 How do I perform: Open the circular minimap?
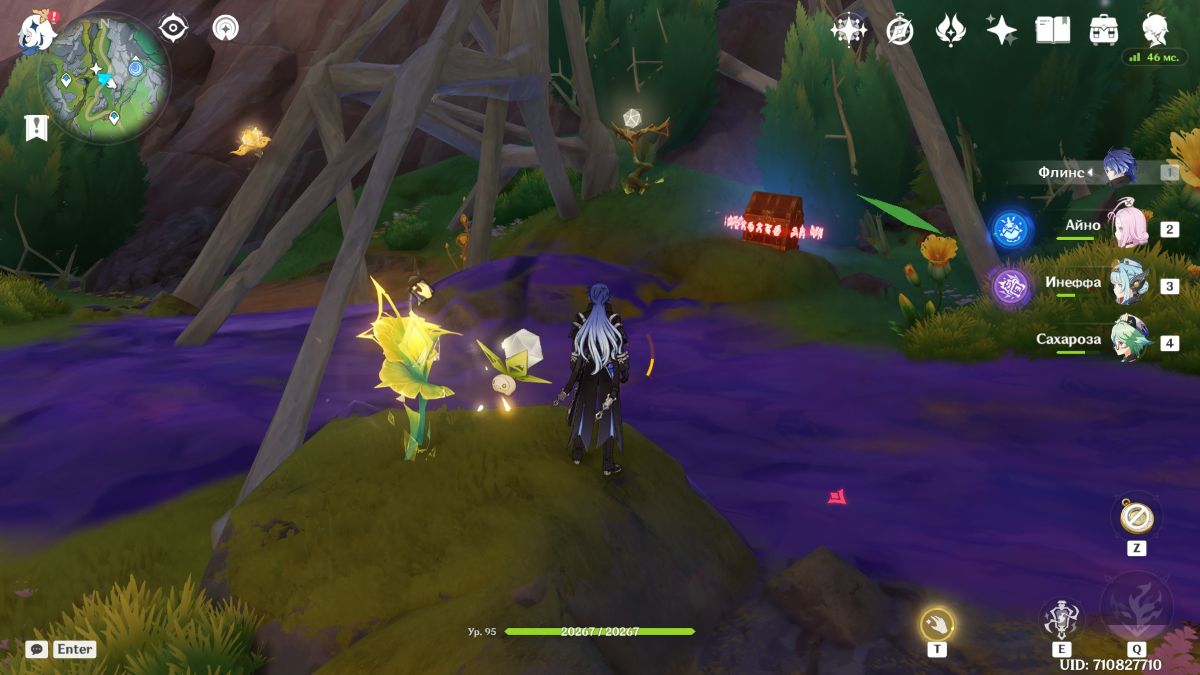click(104, 77)
